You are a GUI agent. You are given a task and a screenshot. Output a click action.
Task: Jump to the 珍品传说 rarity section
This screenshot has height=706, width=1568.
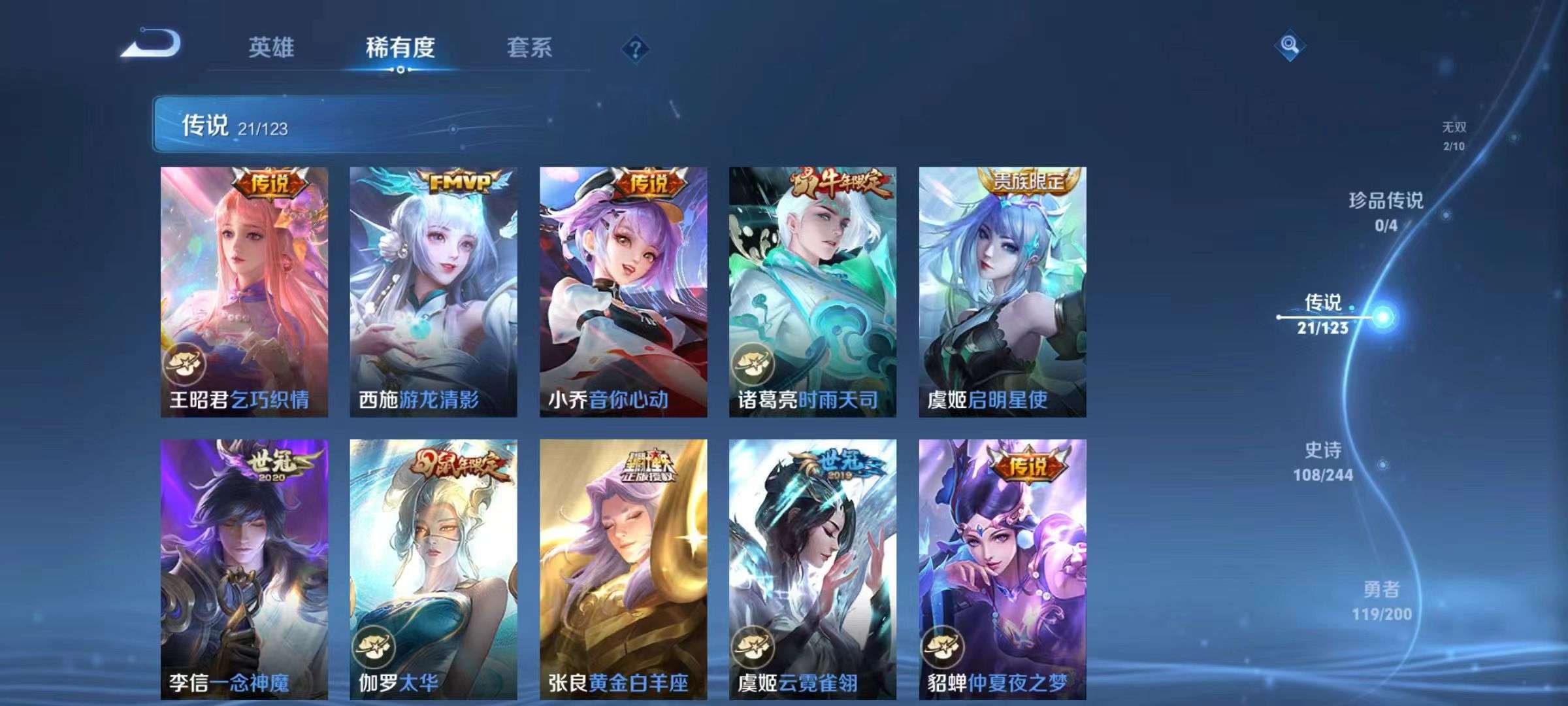point(1386,211)
